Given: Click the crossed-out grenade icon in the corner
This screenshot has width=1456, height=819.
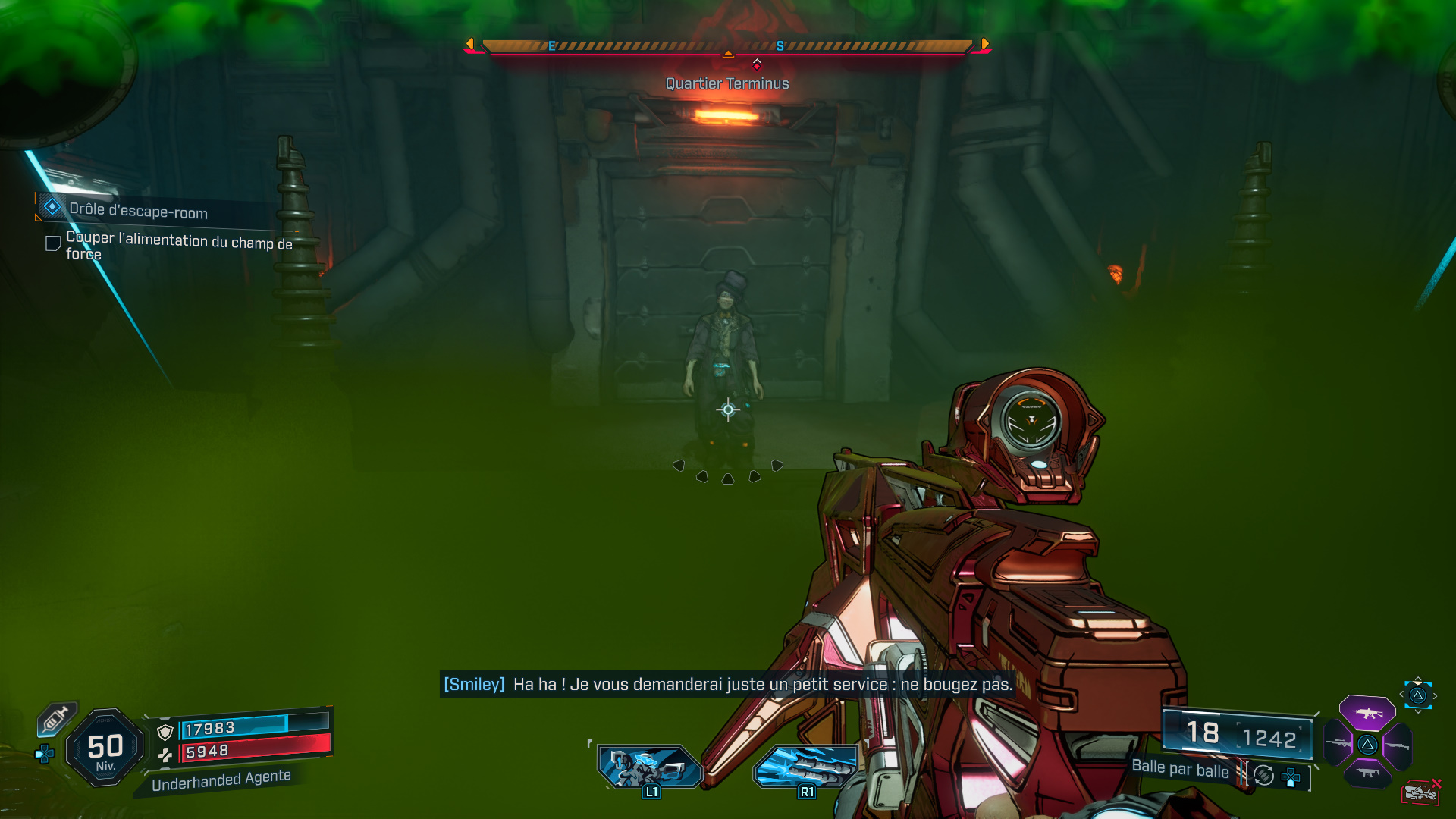Looking at the screenshot, I should 1422,792.
